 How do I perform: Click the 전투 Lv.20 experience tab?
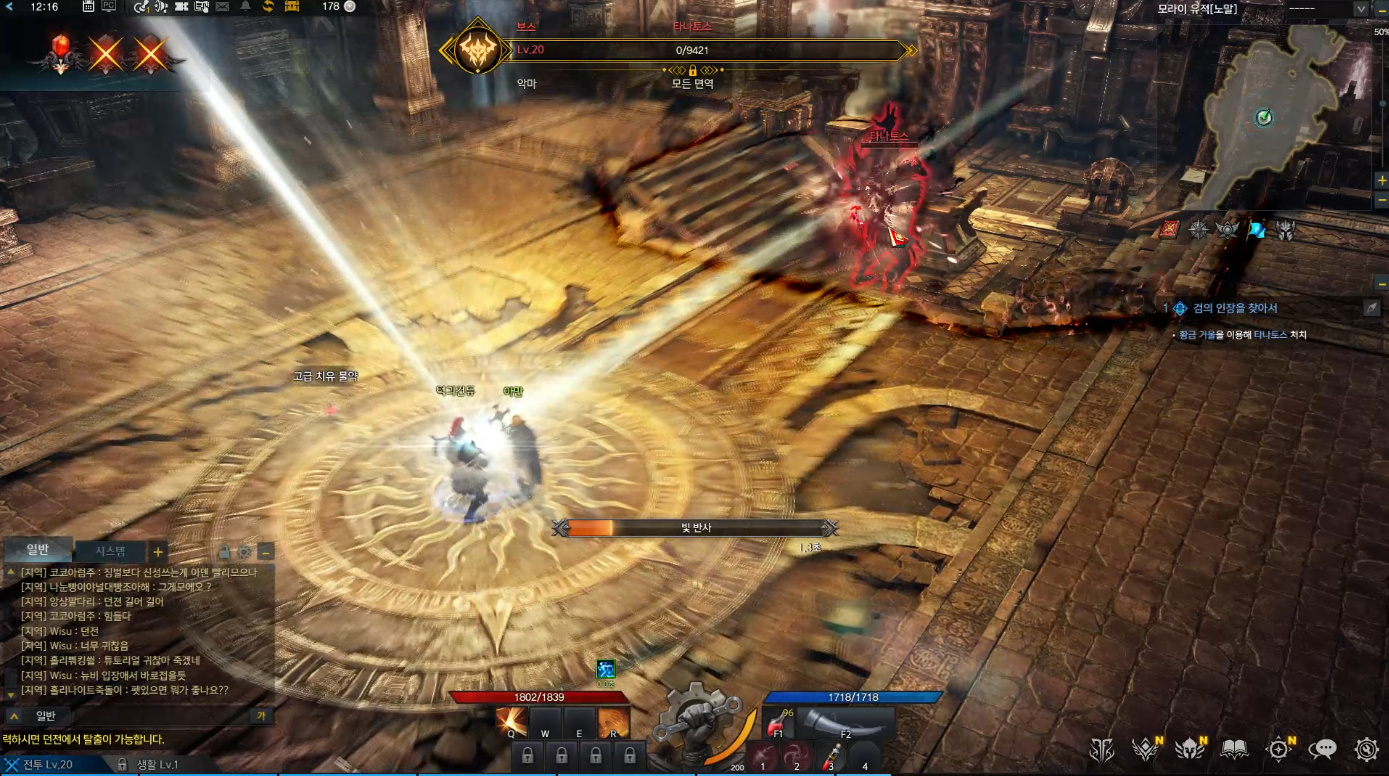[50, 765]
